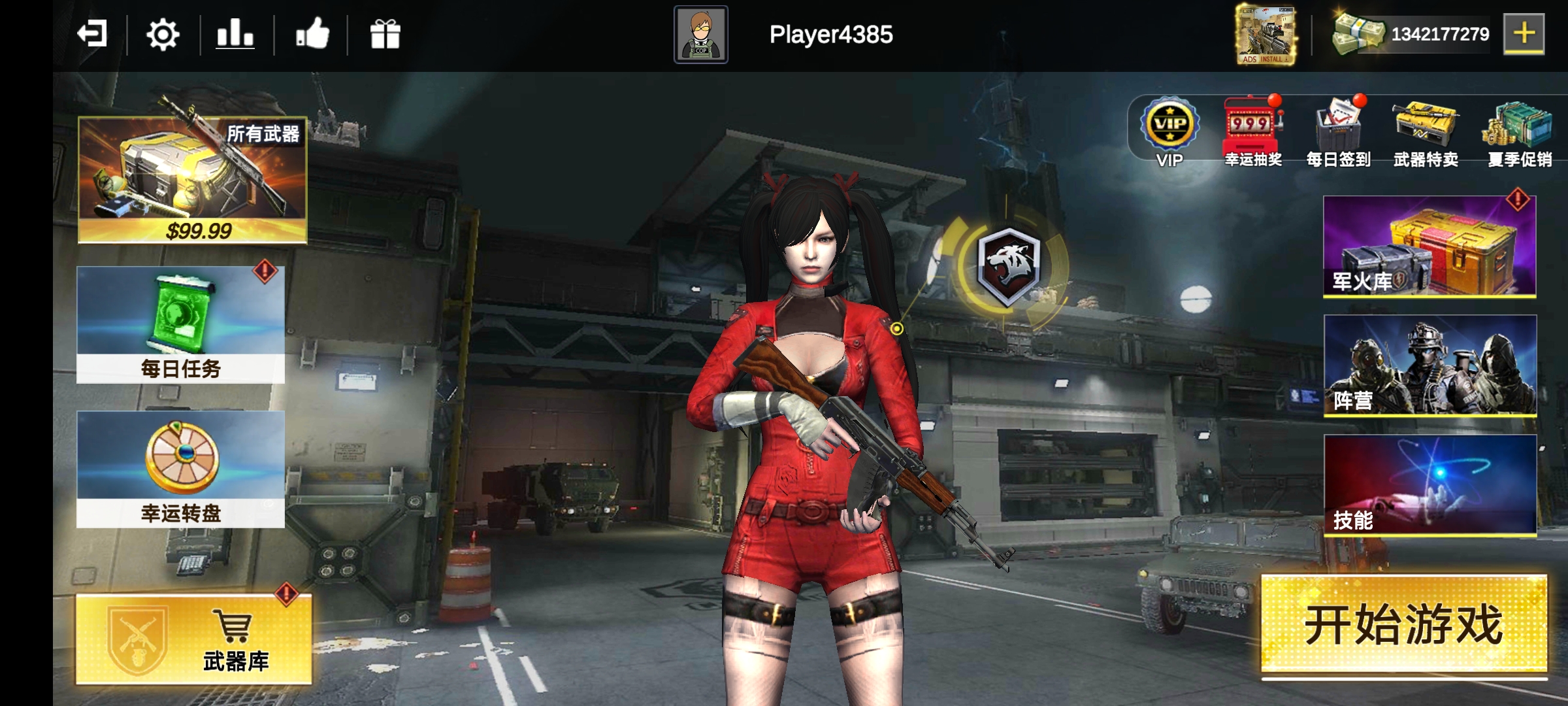The width and height of the screenshot is (1568, 706).
Task: Open the VIP badge menu
Action: 1169,132
